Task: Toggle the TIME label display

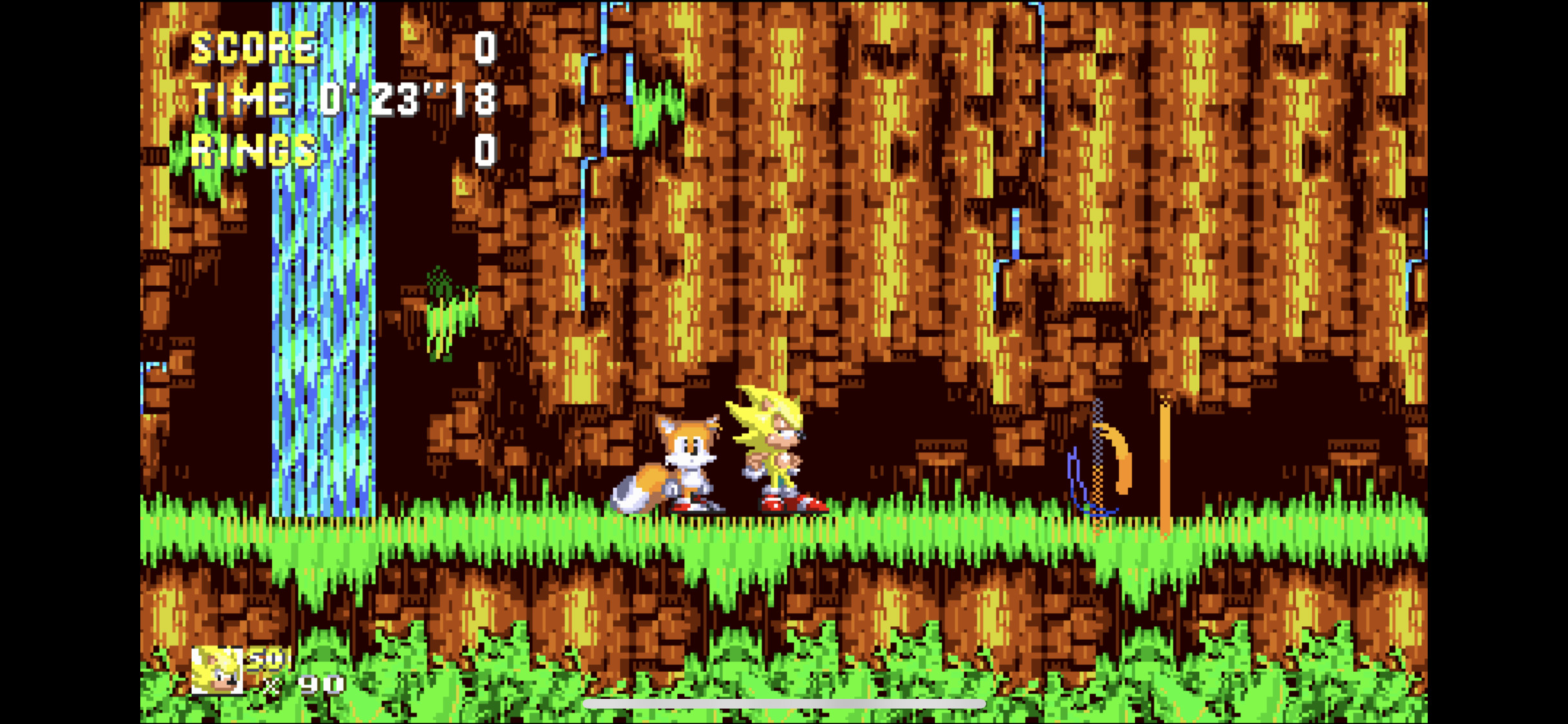Action: coord(241,98)
